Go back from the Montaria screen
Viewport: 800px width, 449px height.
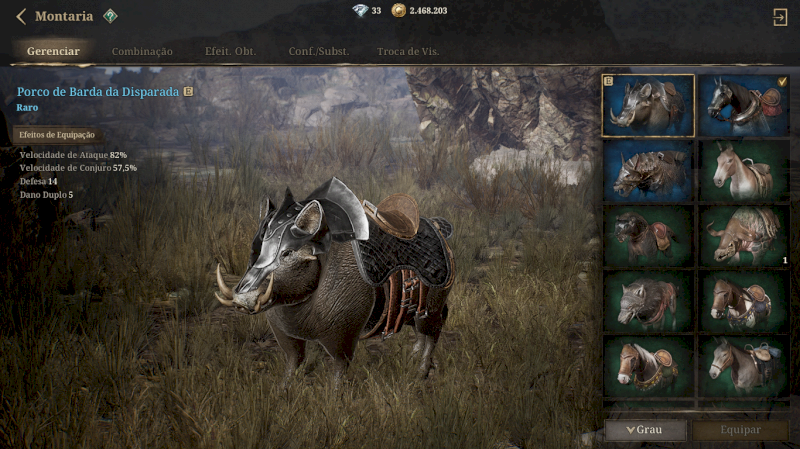pos(20,16)
